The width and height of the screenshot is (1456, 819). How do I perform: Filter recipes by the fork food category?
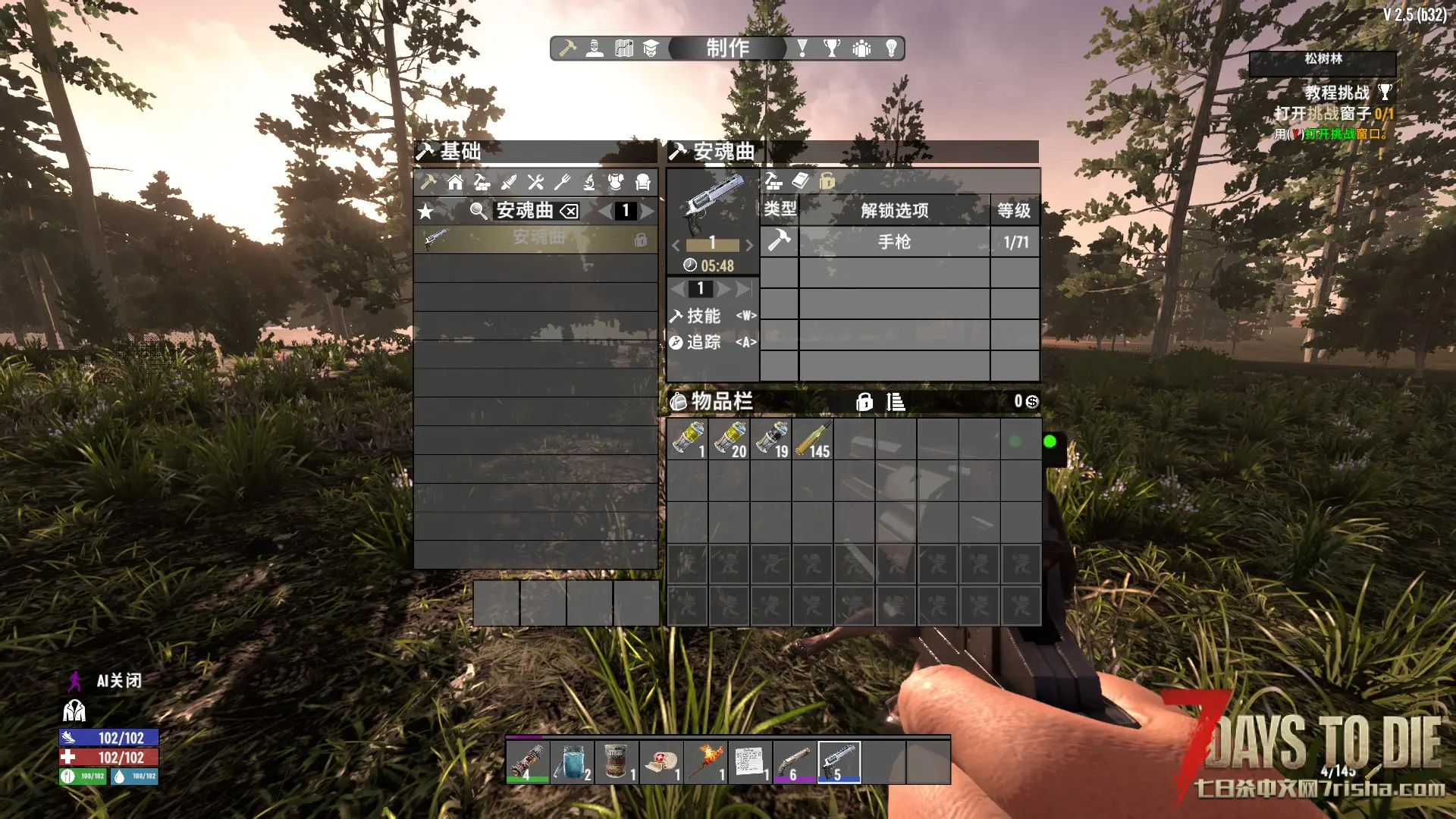pos(562,182)
